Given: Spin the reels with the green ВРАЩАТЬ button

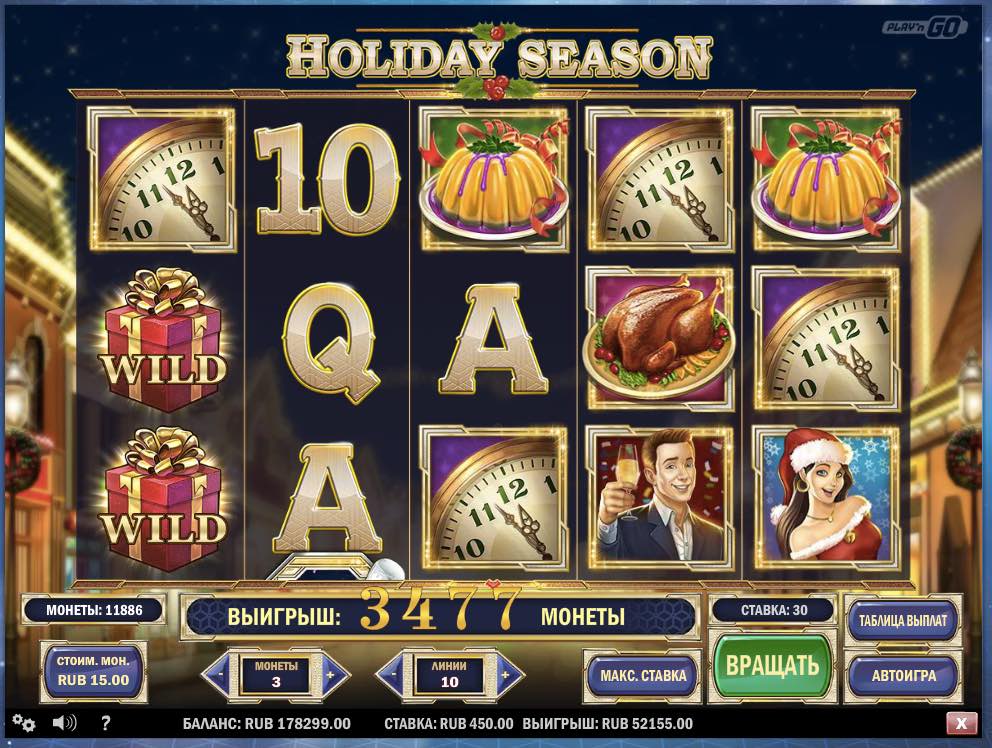Looking at the screenshot, I should (771, 665).
